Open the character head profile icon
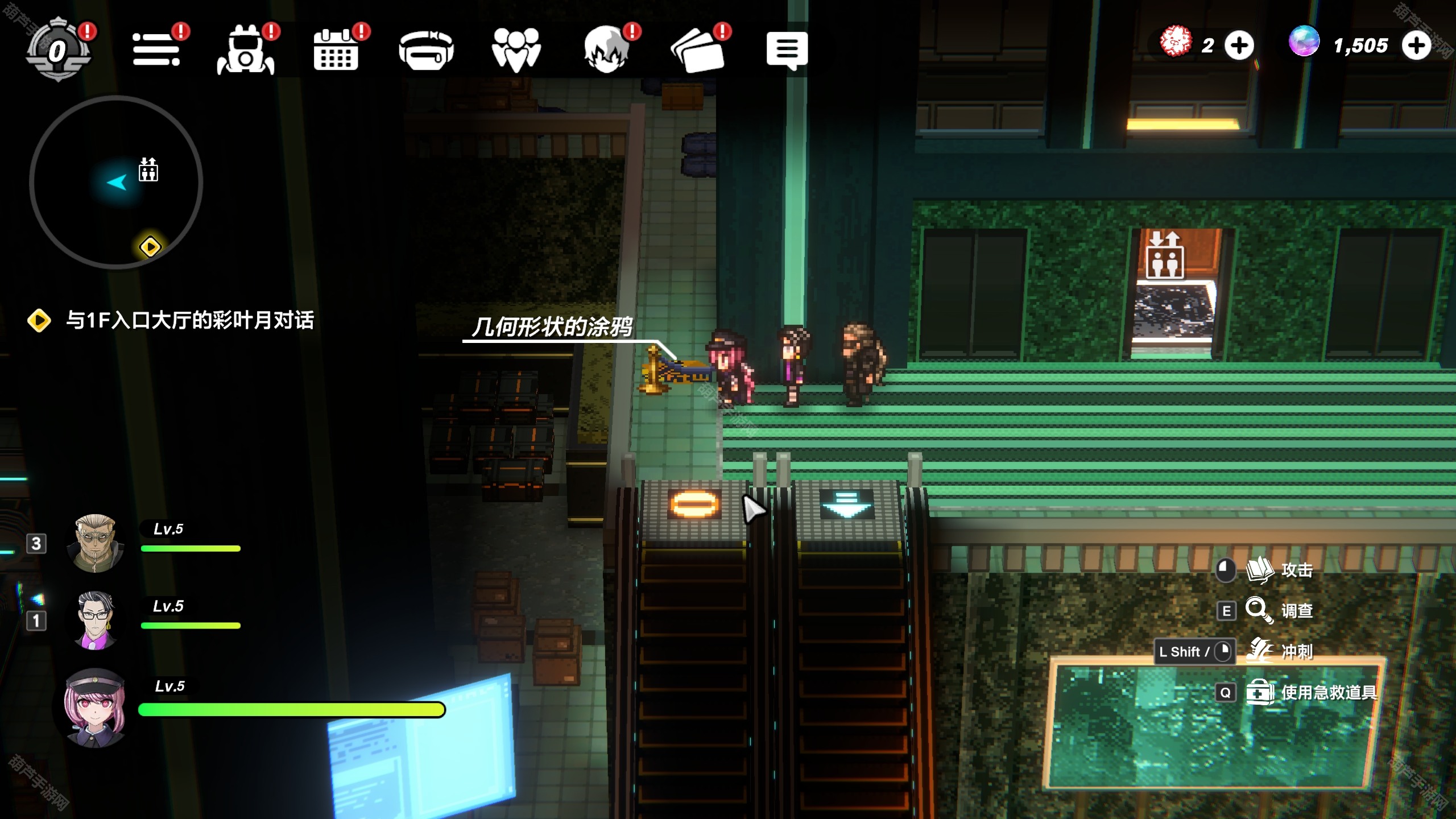The width and height of the screenshot is (1456, 819). click(606, 49)
